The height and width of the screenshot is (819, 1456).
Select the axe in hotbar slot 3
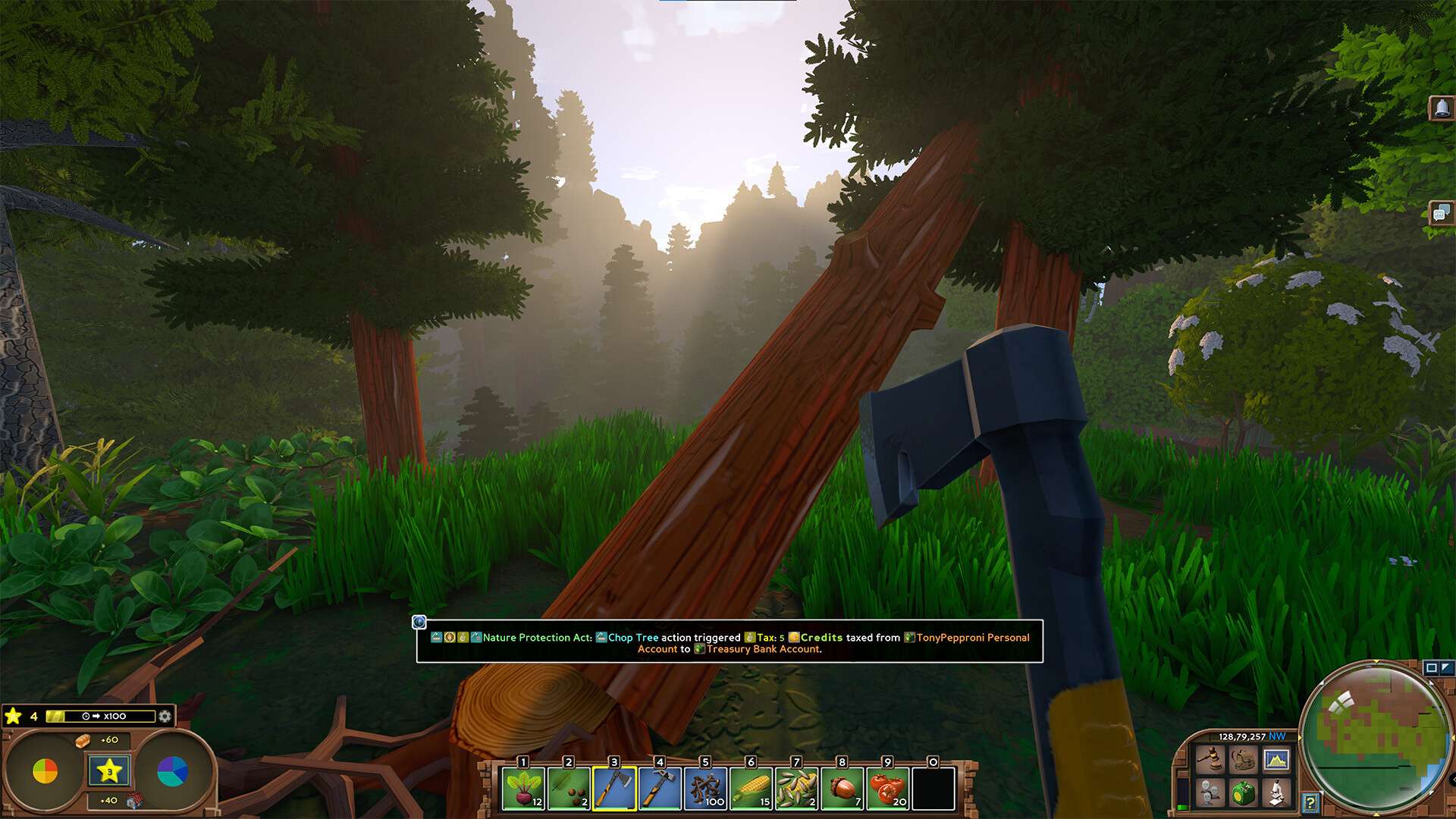point(614,789)
